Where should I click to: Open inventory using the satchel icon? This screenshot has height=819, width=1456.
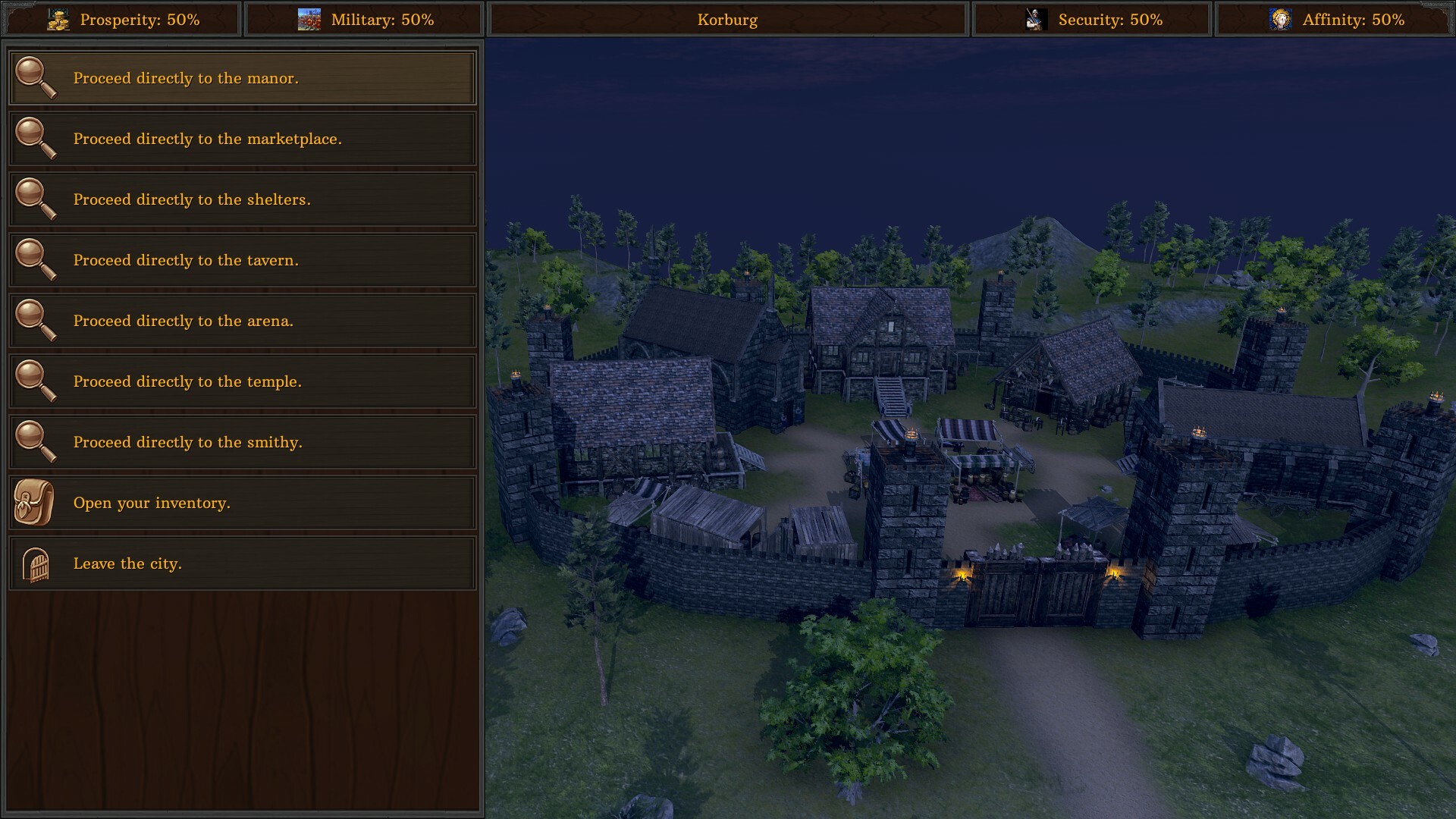32,502
